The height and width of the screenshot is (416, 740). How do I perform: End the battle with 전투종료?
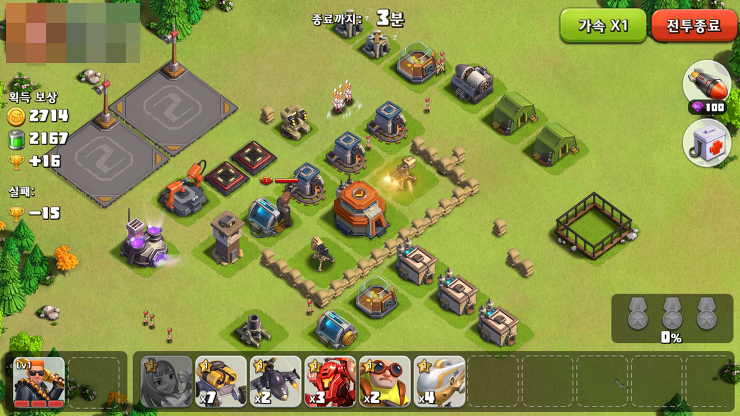pos(694,26)
